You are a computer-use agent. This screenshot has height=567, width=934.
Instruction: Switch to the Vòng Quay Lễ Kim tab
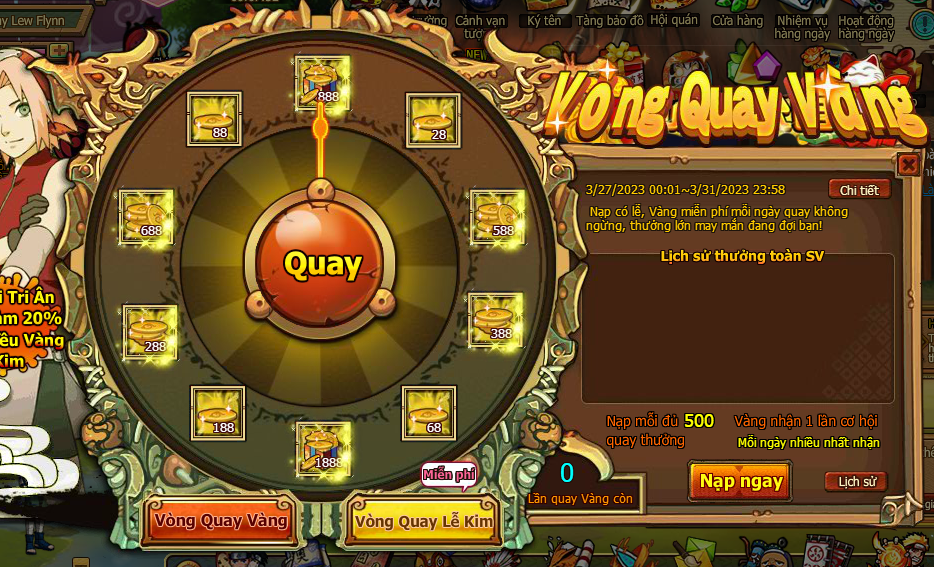tap(423, 522)
